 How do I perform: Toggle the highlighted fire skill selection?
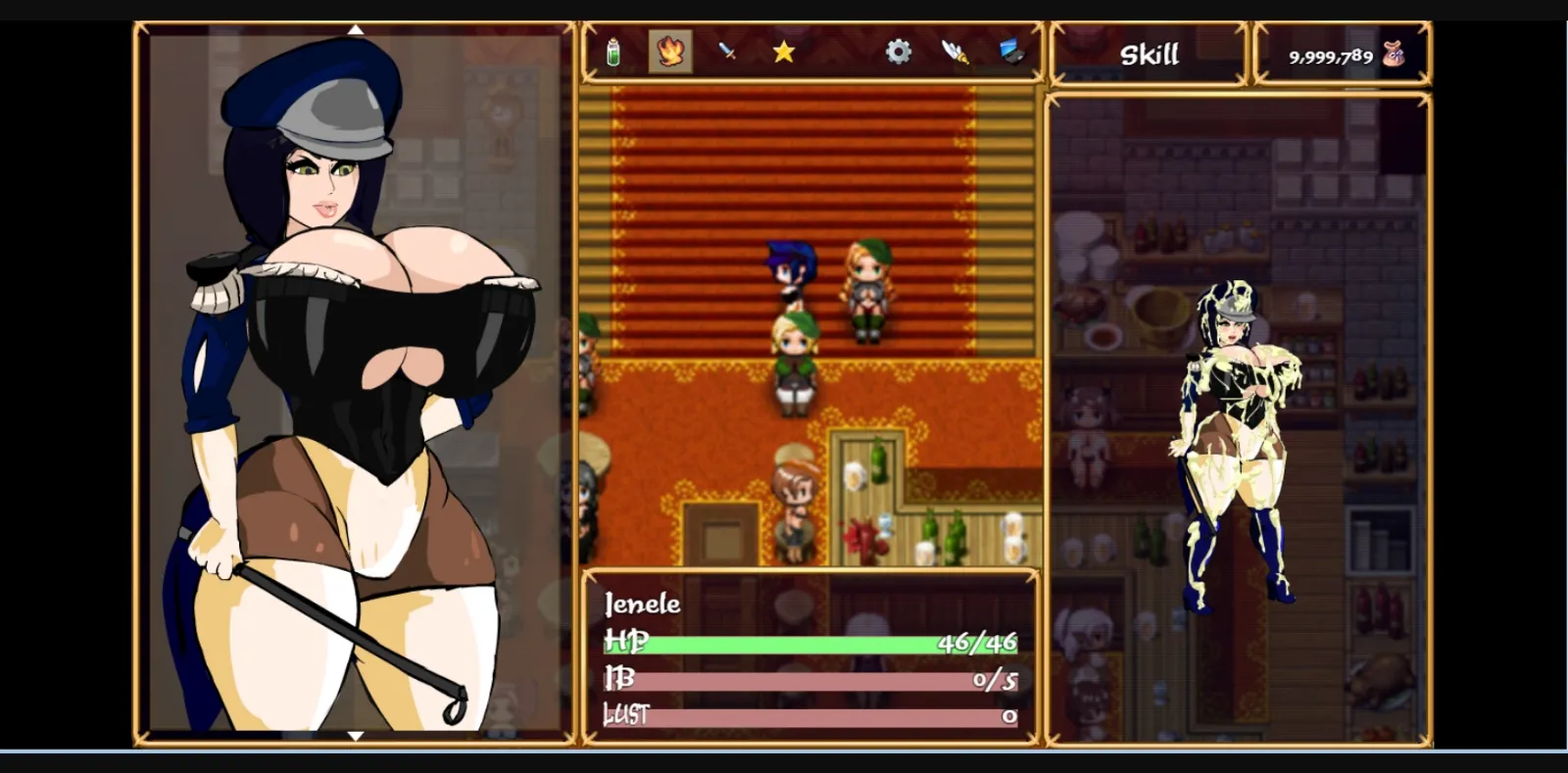point(670,53)
